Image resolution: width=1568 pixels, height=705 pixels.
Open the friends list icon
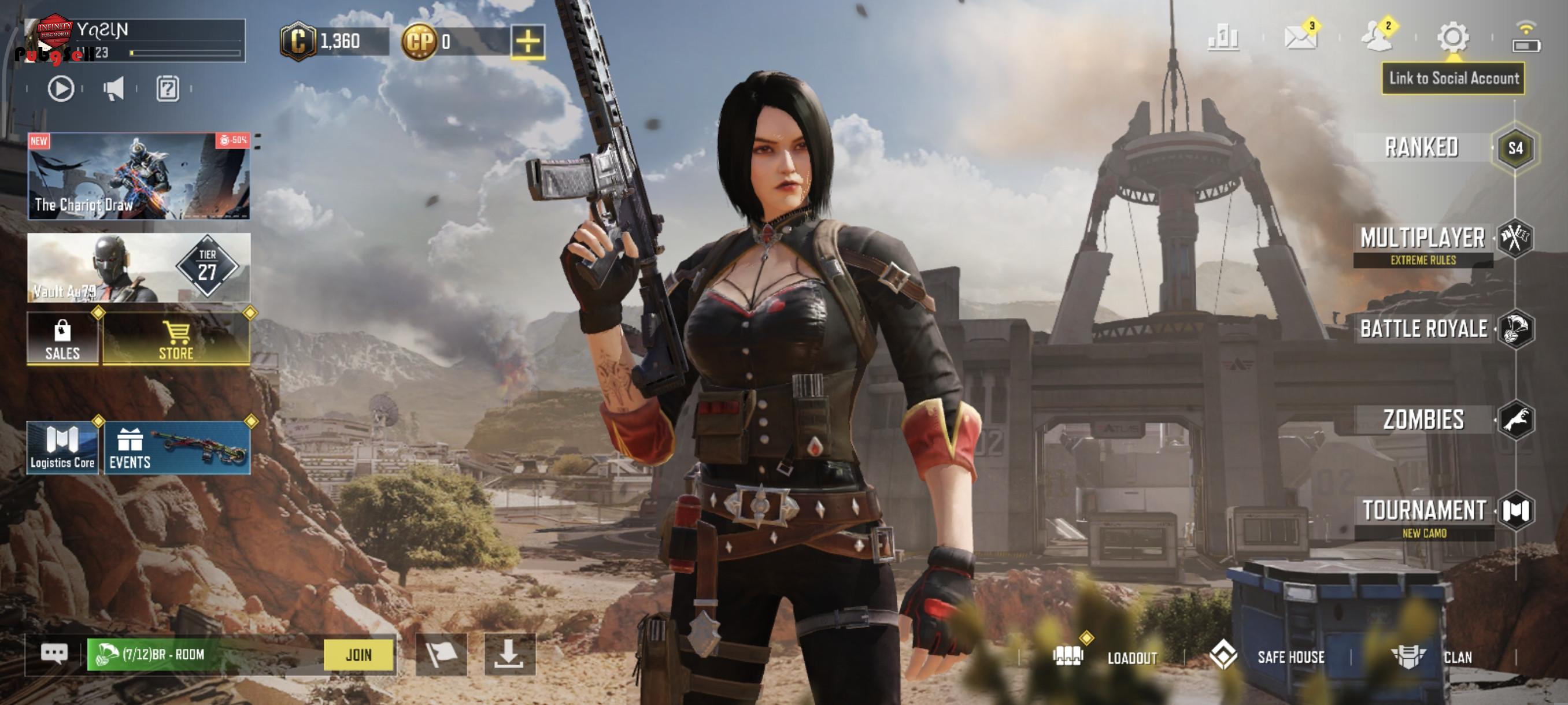1375,38
